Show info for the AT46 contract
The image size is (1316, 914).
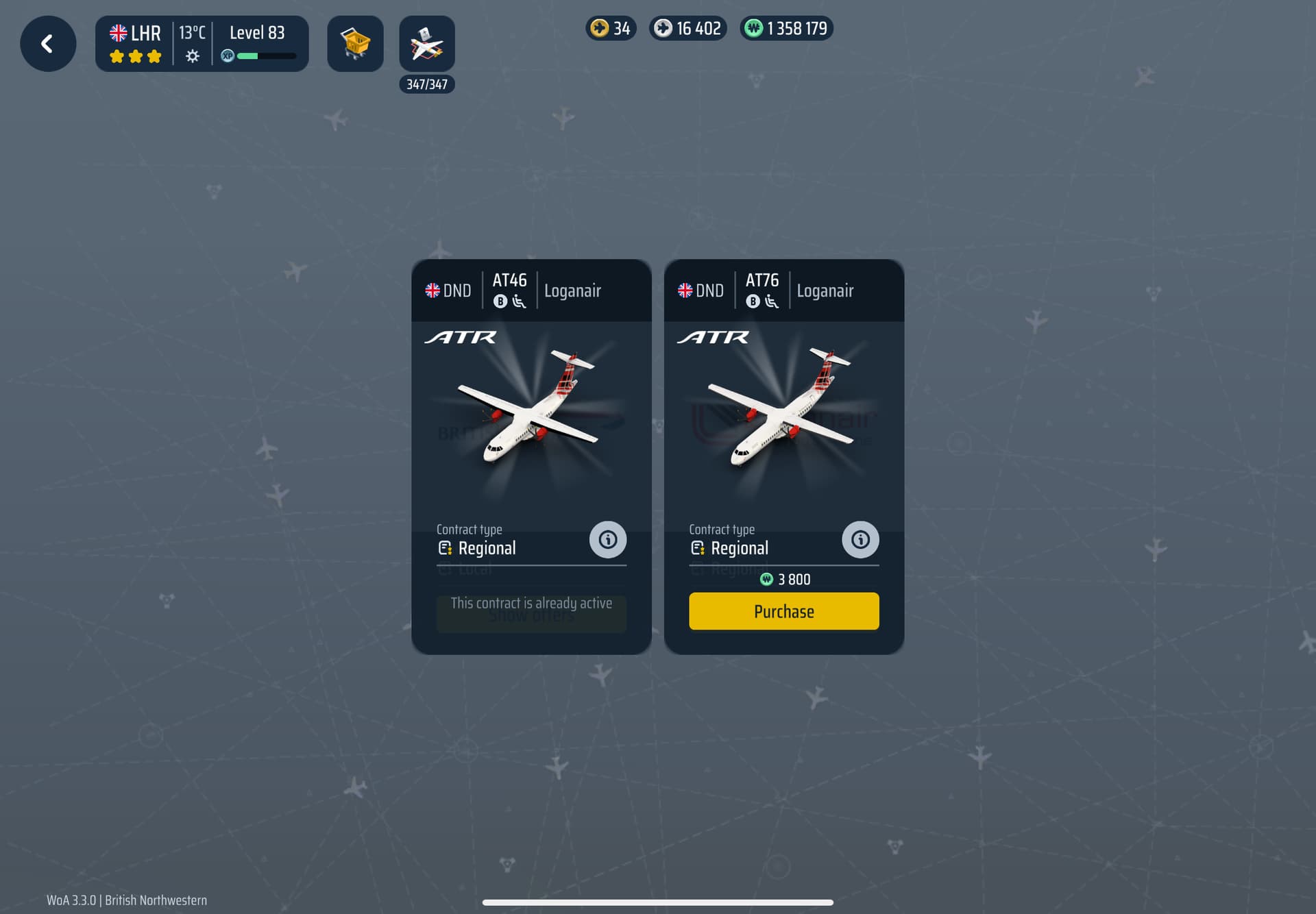[x=607, y=540]
